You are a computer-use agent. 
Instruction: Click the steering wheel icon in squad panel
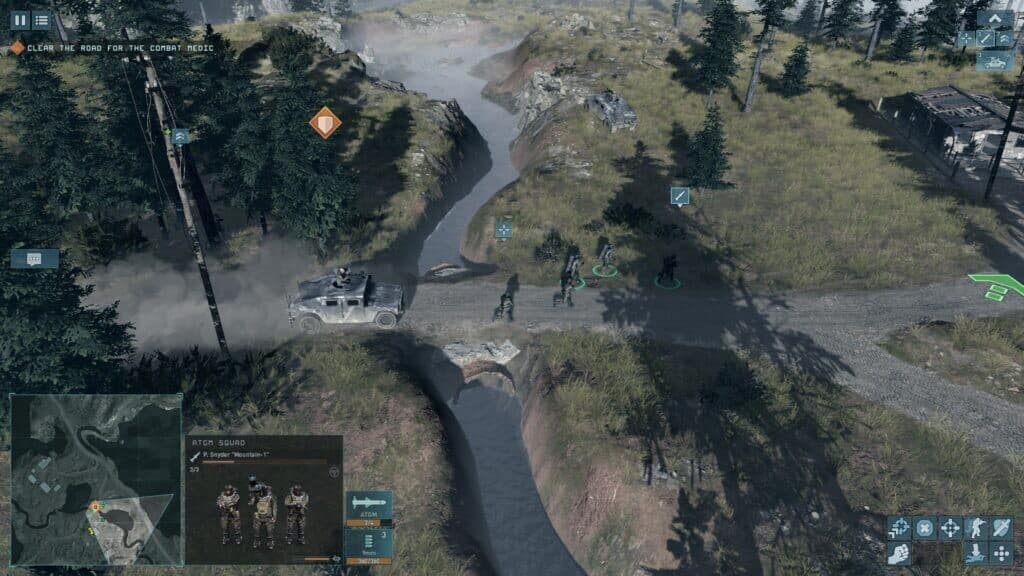coord(334,470)
